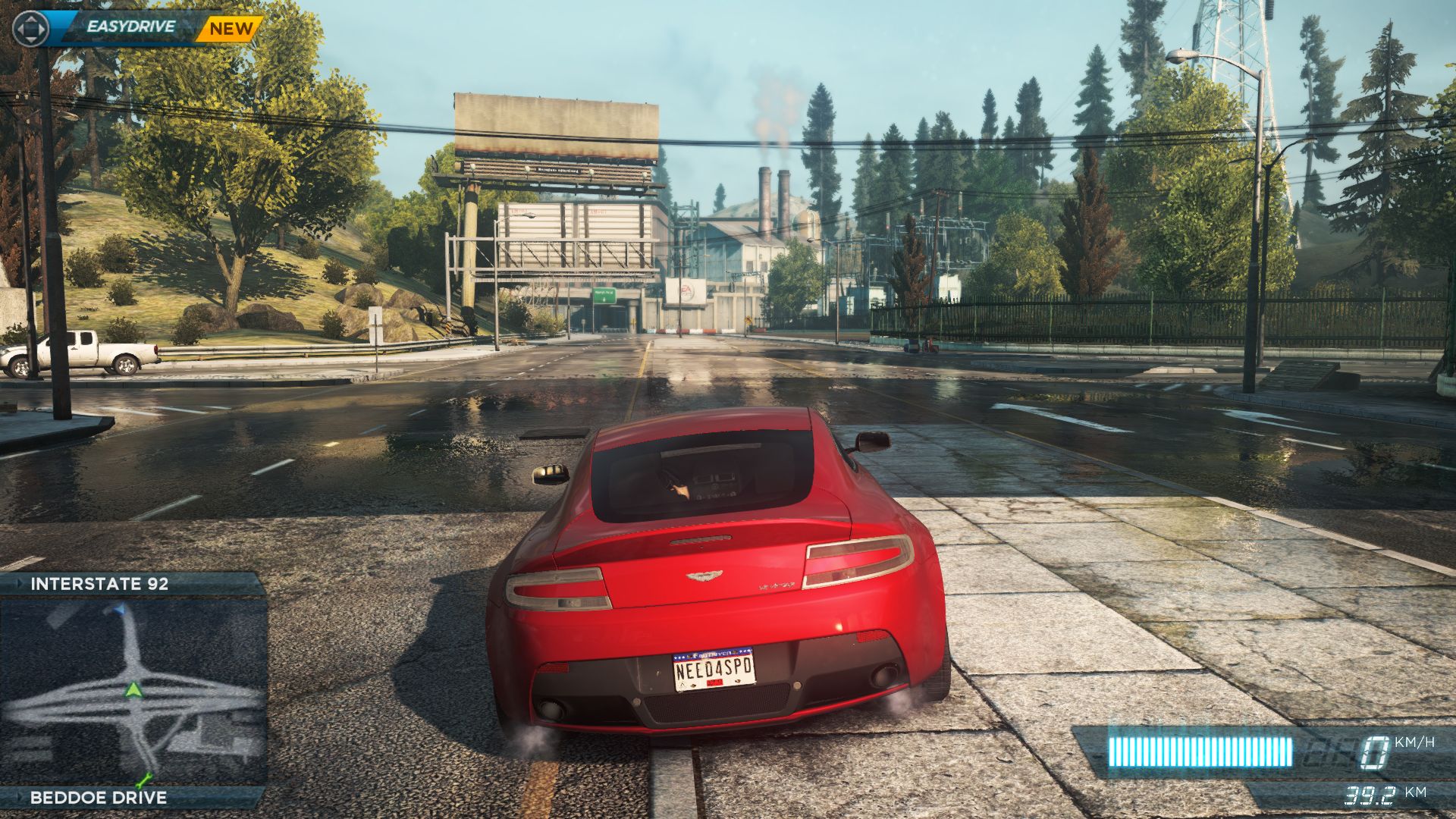Open the EasyDrive menu

click(x=130, y=27)
